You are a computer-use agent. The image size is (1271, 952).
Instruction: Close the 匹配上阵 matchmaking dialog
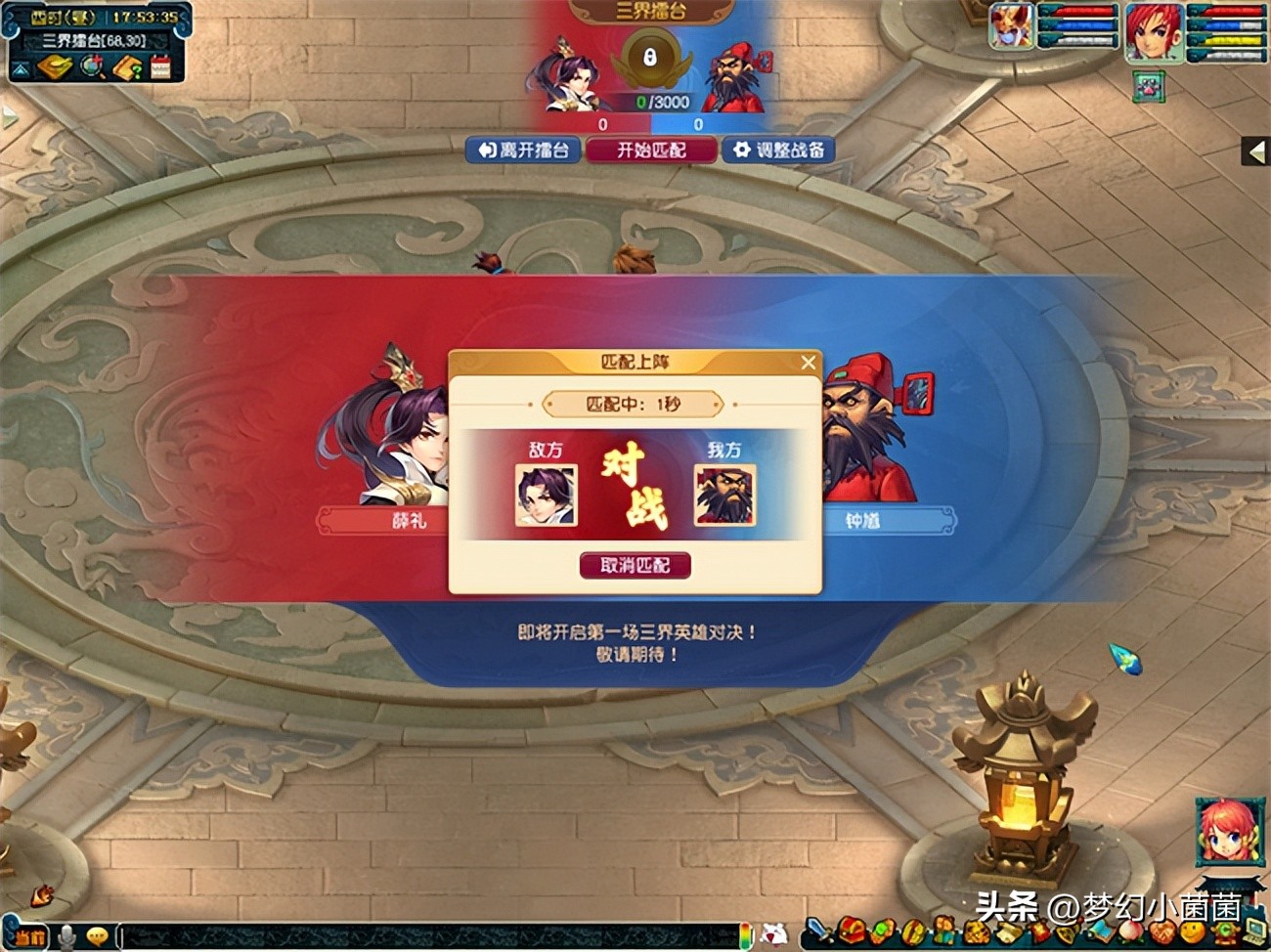coord(808,363)
